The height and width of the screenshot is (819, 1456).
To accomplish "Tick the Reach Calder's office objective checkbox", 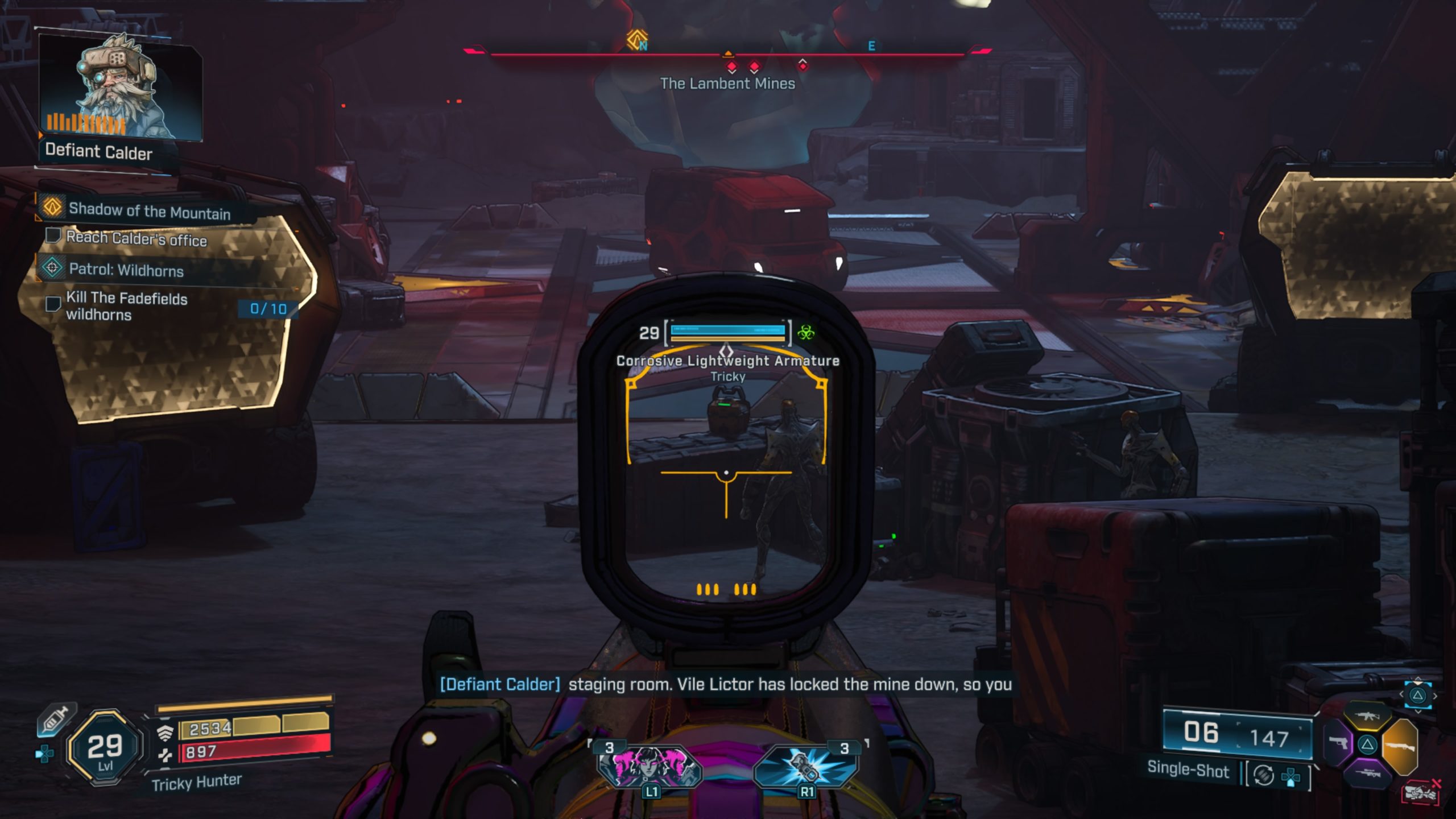I will (53, 235).
